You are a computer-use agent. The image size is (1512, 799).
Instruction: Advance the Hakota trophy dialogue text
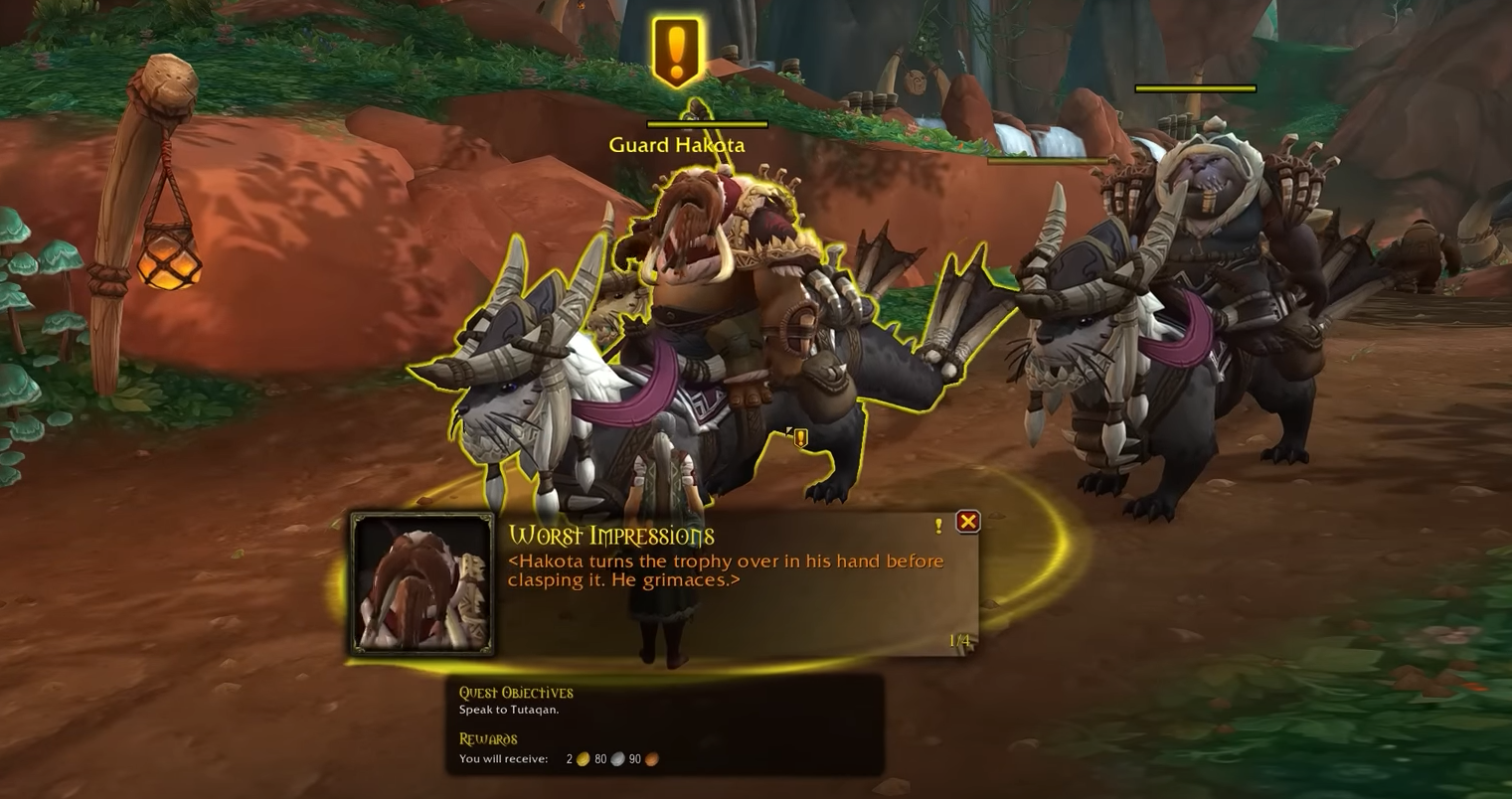pos(726,570)
